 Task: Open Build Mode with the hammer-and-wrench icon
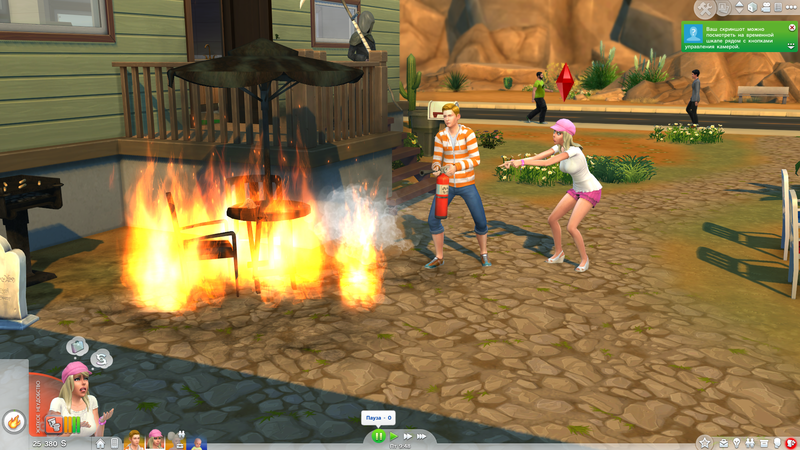point(706,8)
